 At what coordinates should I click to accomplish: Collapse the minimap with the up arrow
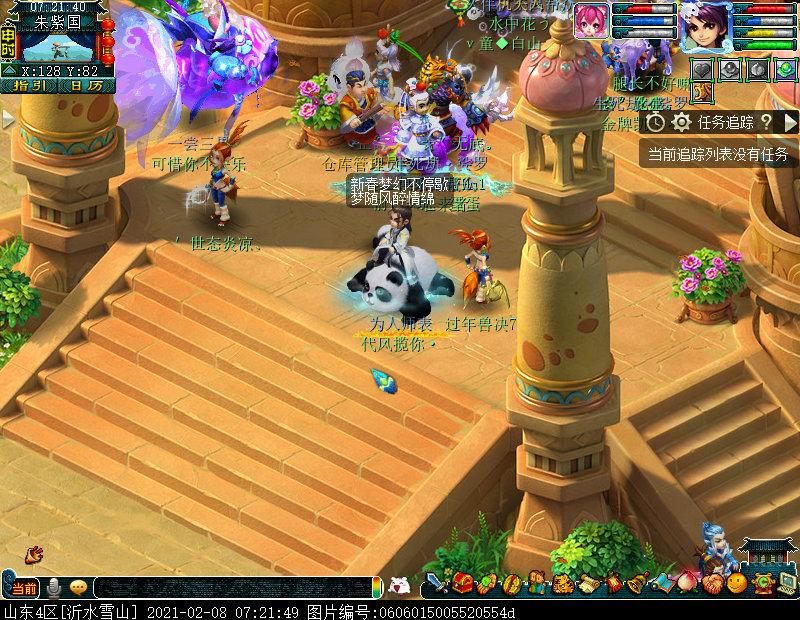(9, 71)
